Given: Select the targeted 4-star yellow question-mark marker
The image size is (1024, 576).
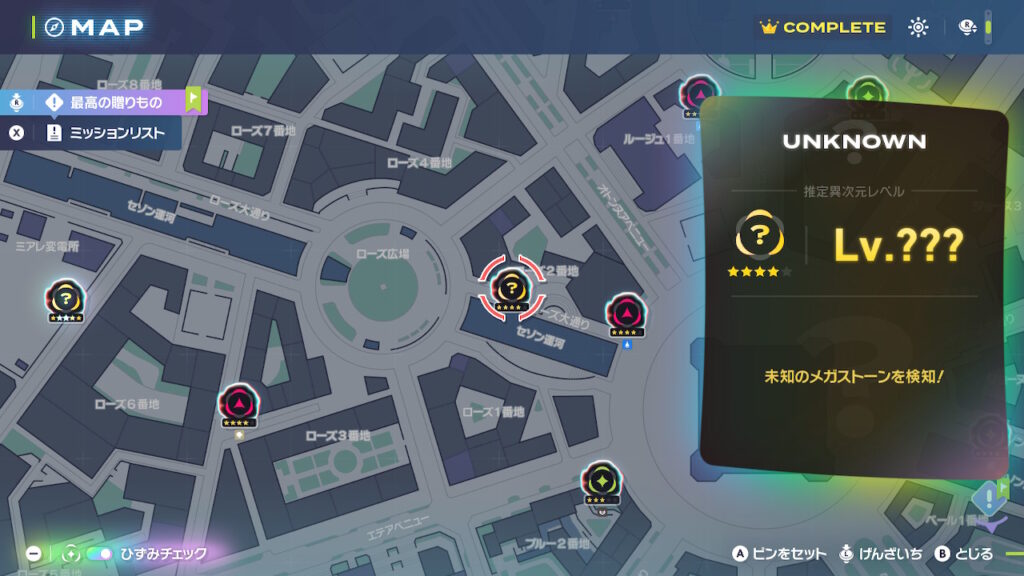Looking at the screenshot, I should 510,289.
